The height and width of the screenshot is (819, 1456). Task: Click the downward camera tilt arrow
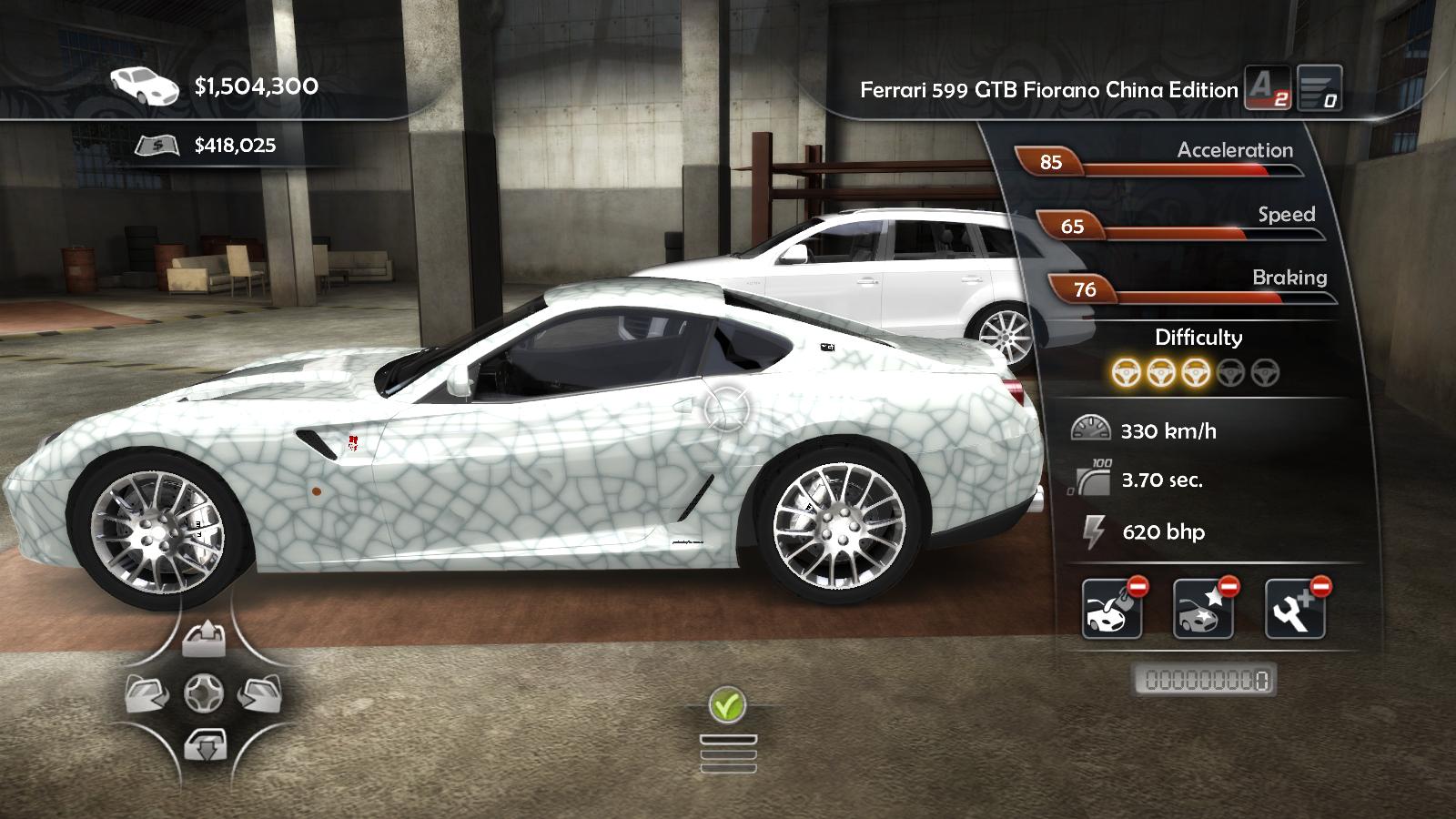[204, 747]
